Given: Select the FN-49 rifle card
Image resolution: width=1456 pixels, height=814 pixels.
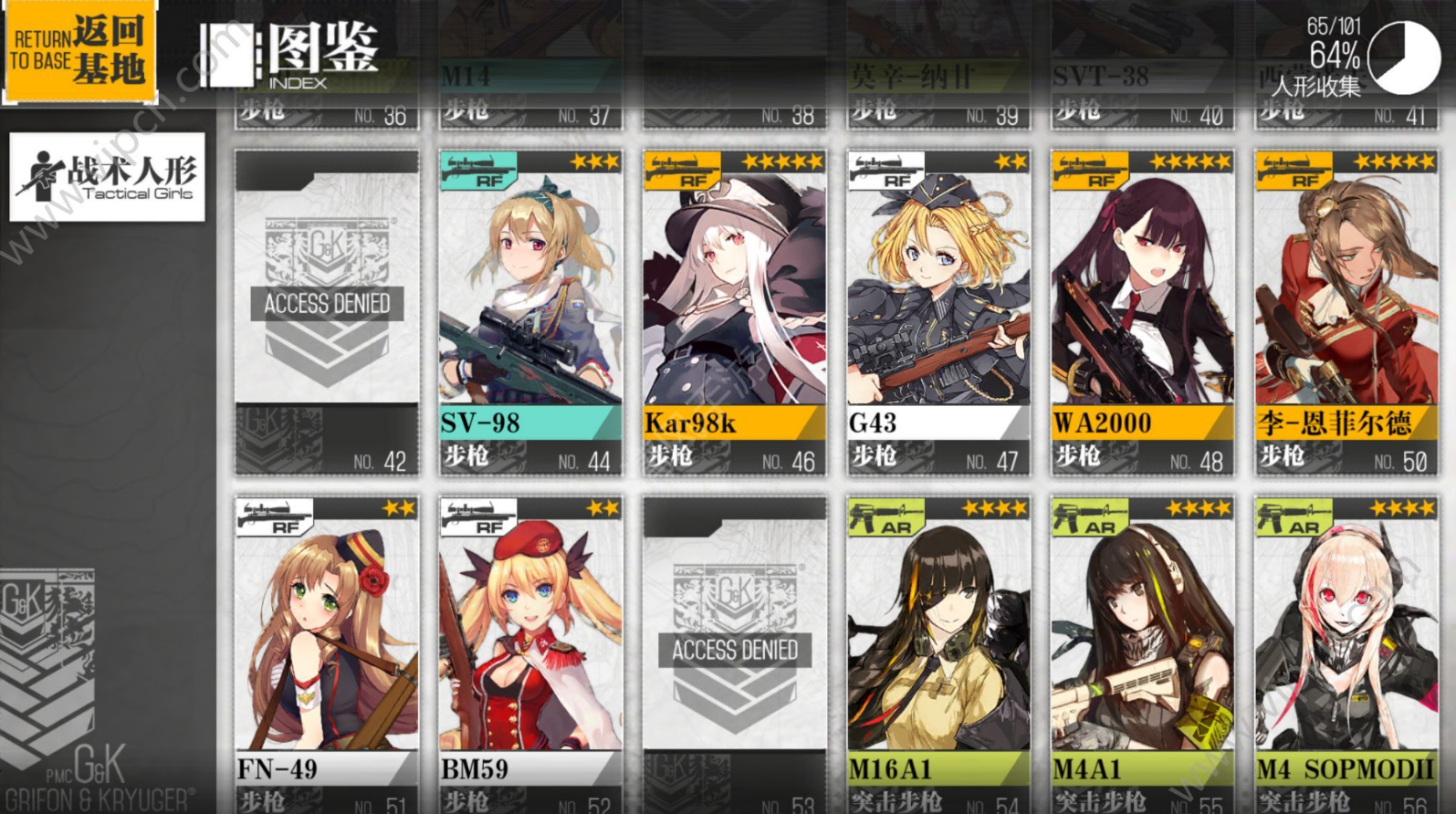Looking at the screenshot, I should pyautogui.click(x=327, y=652).
